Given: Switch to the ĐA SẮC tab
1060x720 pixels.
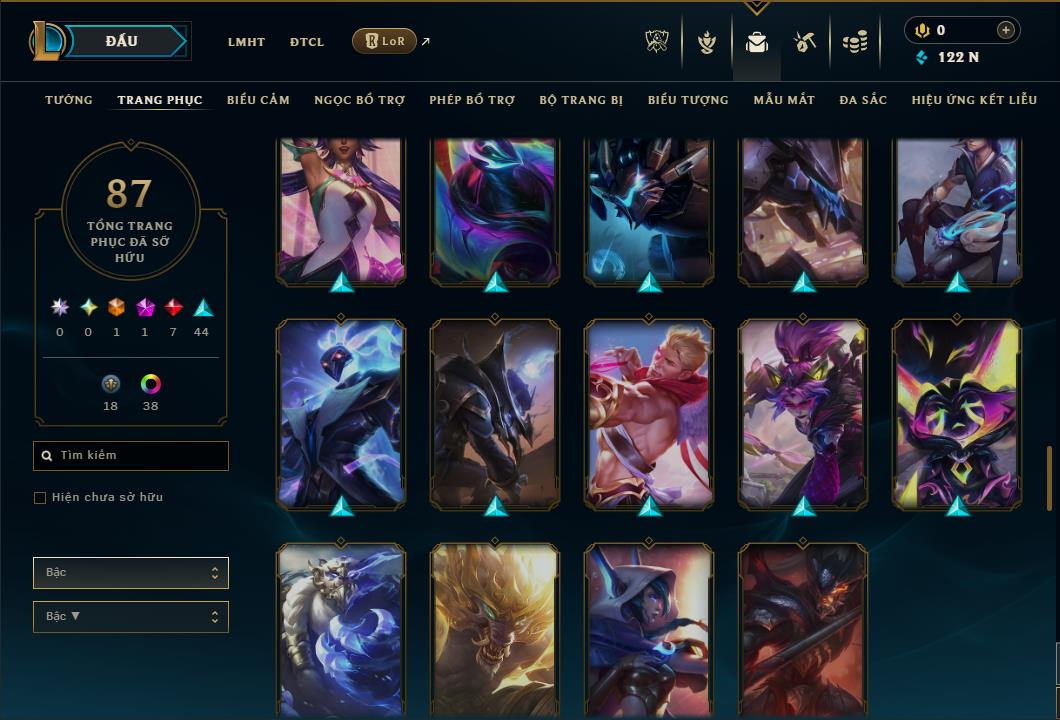Looking at the screenshot, I should coord(863,100).
